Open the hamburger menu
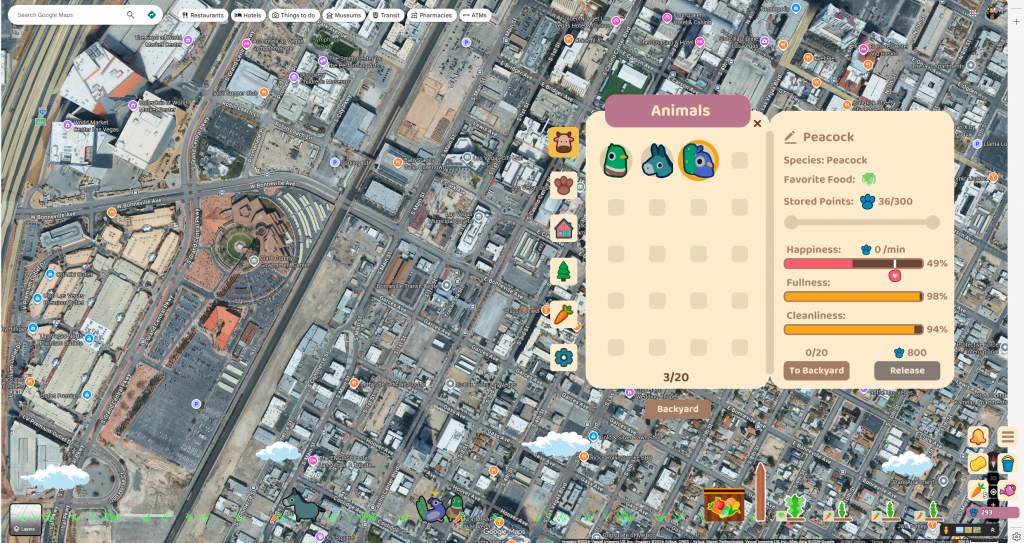This screenshot has width=1024, height=543. point(1007,437)
